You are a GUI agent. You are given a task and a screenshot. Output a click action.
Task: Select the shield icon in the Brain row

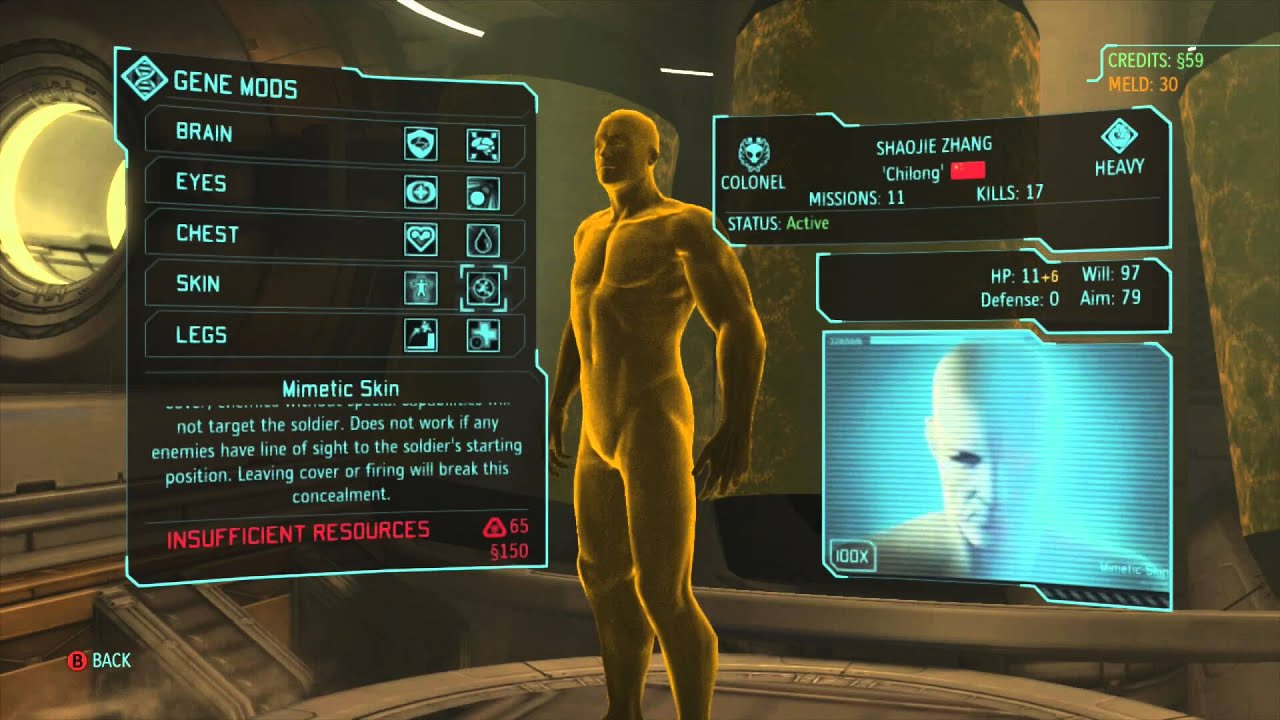tap(420, 145)
